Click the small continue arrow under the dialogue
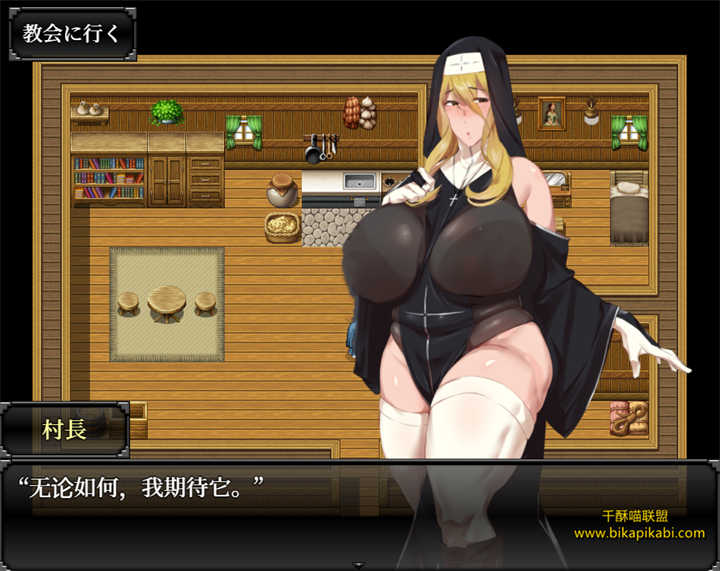 [359, 565]
